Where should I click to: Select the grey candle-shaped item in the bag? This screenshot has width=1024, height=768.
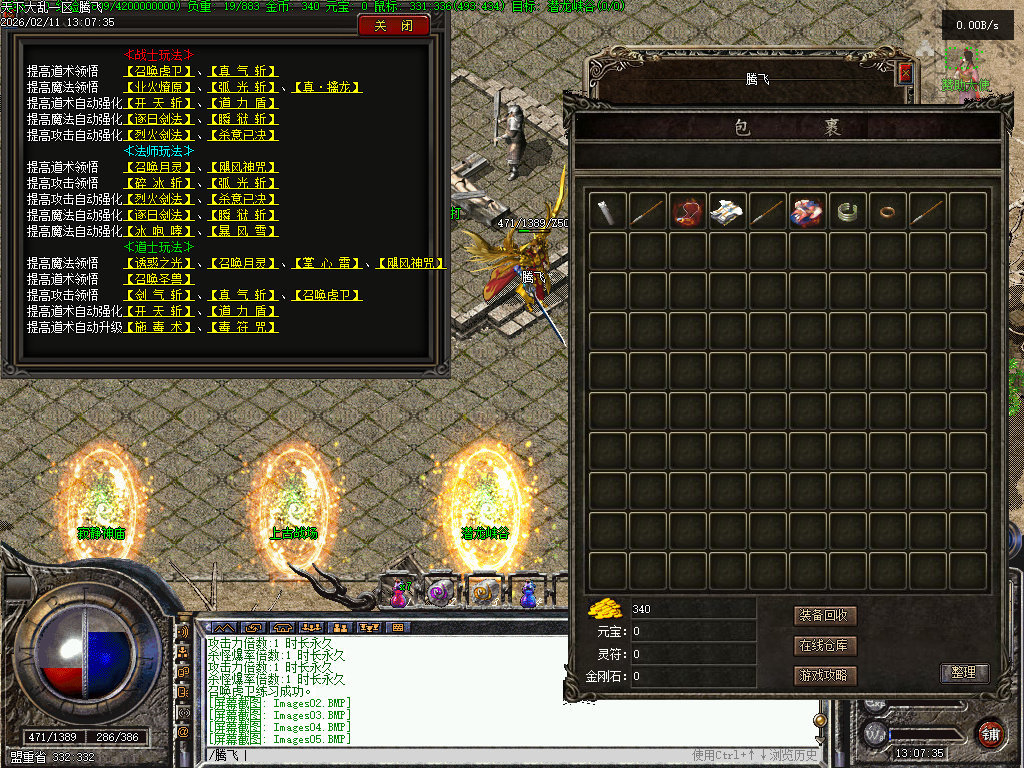tap(608, 212)
